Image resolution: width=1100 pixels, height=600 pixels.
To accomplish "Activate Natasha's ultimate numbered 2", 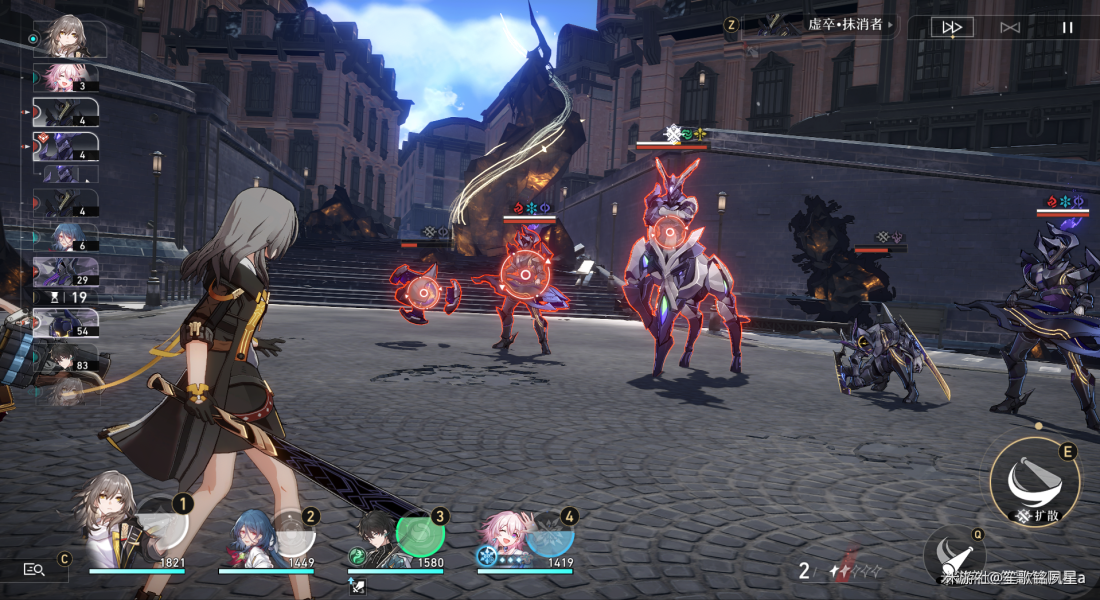I will (291, 534).
